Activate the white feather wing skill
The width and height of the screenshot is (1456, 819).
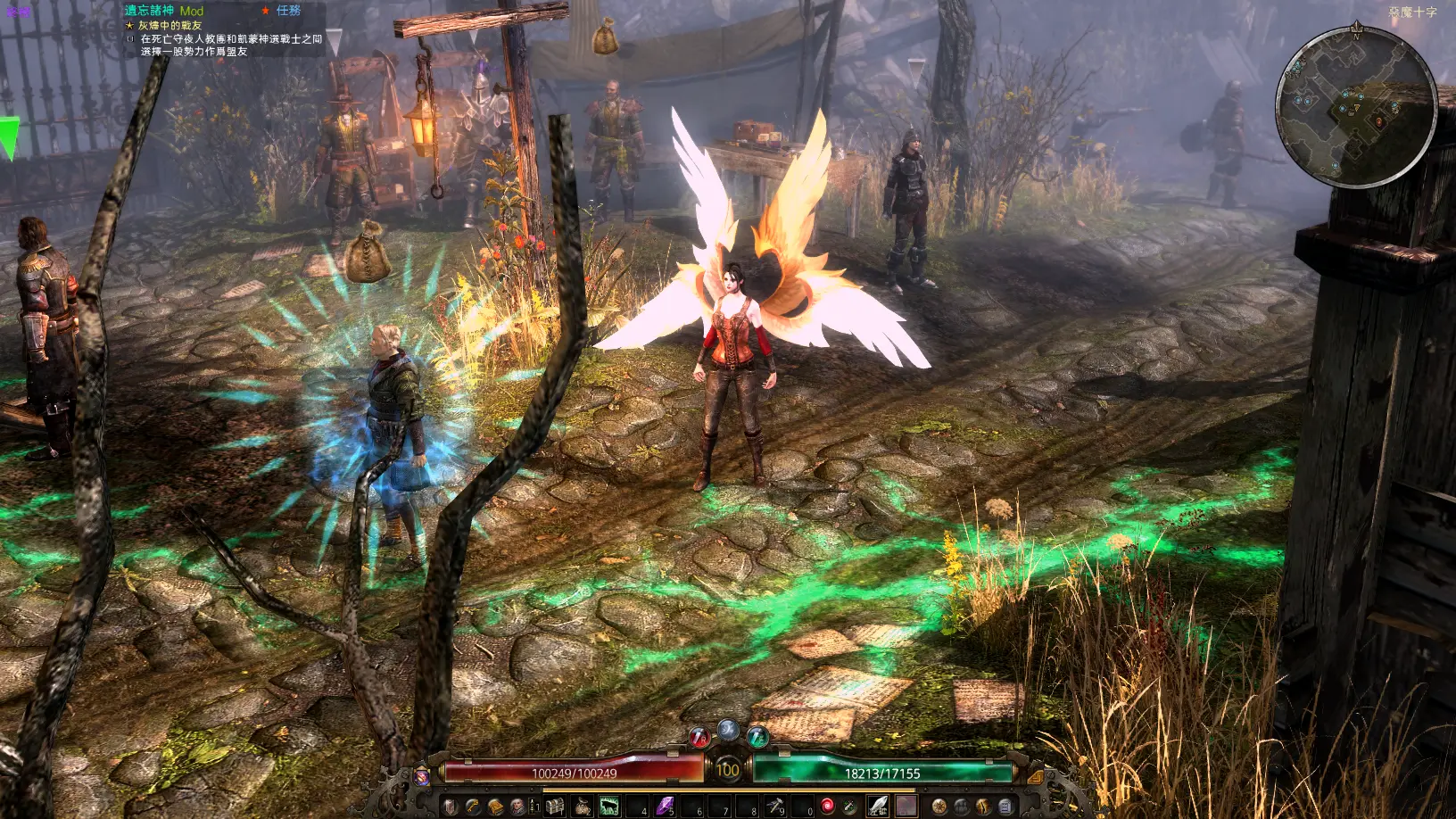[879, 807]
